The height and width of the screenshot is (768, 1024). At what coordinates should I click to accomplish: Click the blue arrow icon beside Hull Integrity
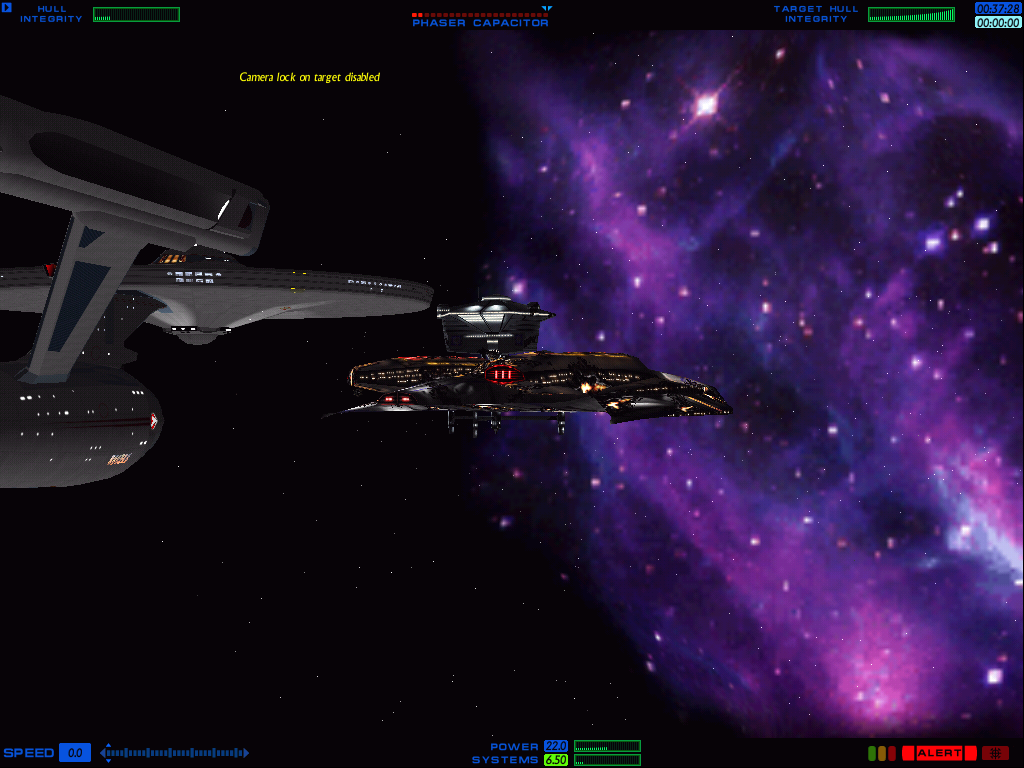7,8
